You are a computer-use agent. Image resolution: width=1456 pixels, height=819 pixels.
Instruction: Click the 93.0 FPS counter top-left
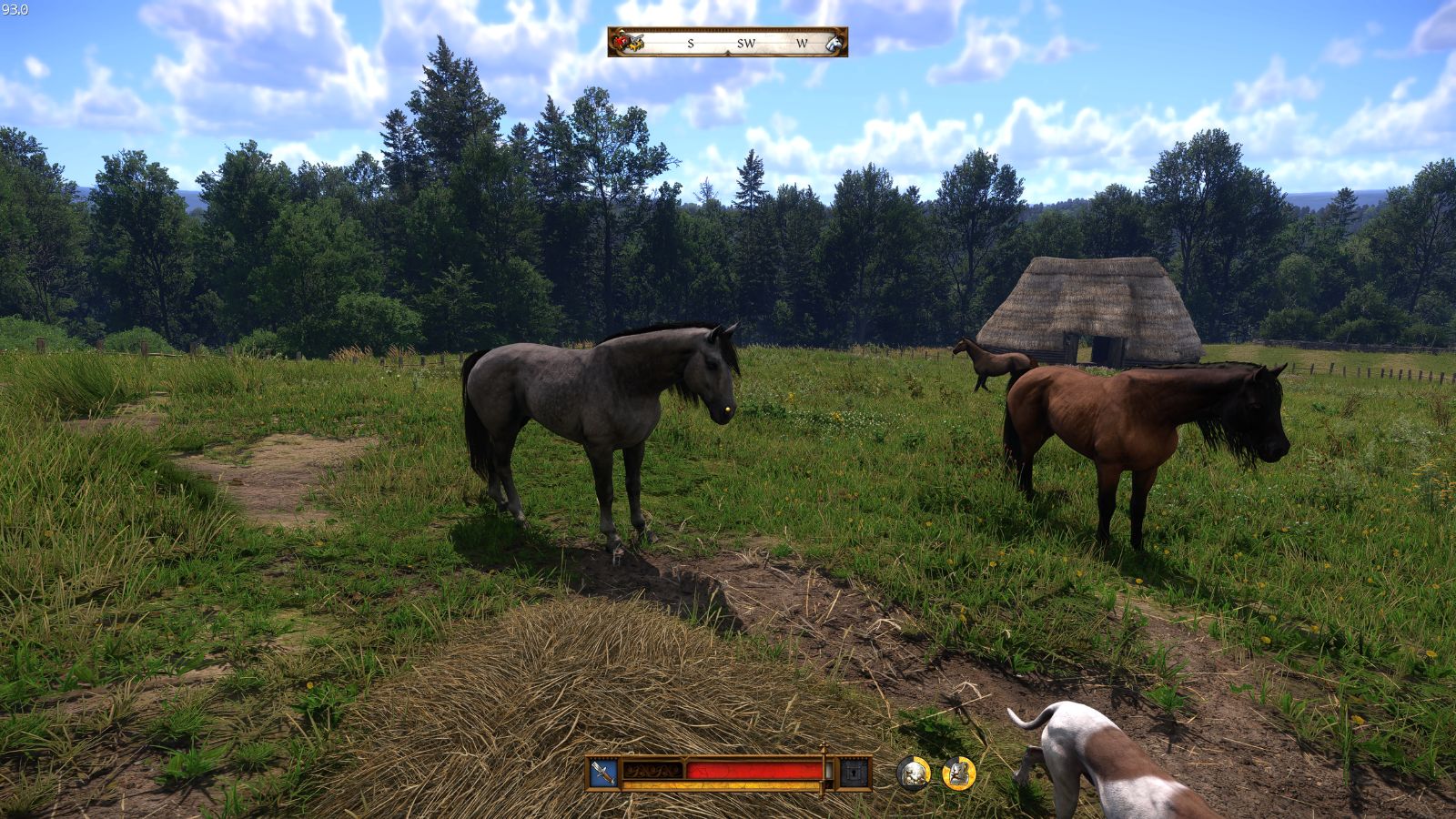[14, 7]
